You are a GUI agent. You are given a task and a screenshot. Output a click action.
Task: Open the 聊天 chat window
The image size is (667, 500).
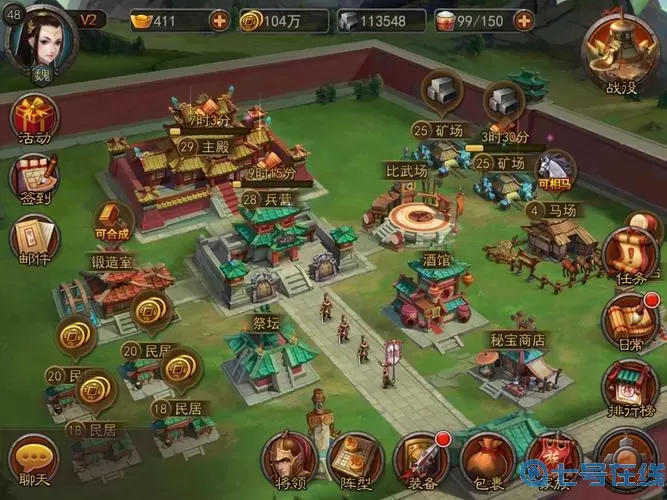(32, 459)
